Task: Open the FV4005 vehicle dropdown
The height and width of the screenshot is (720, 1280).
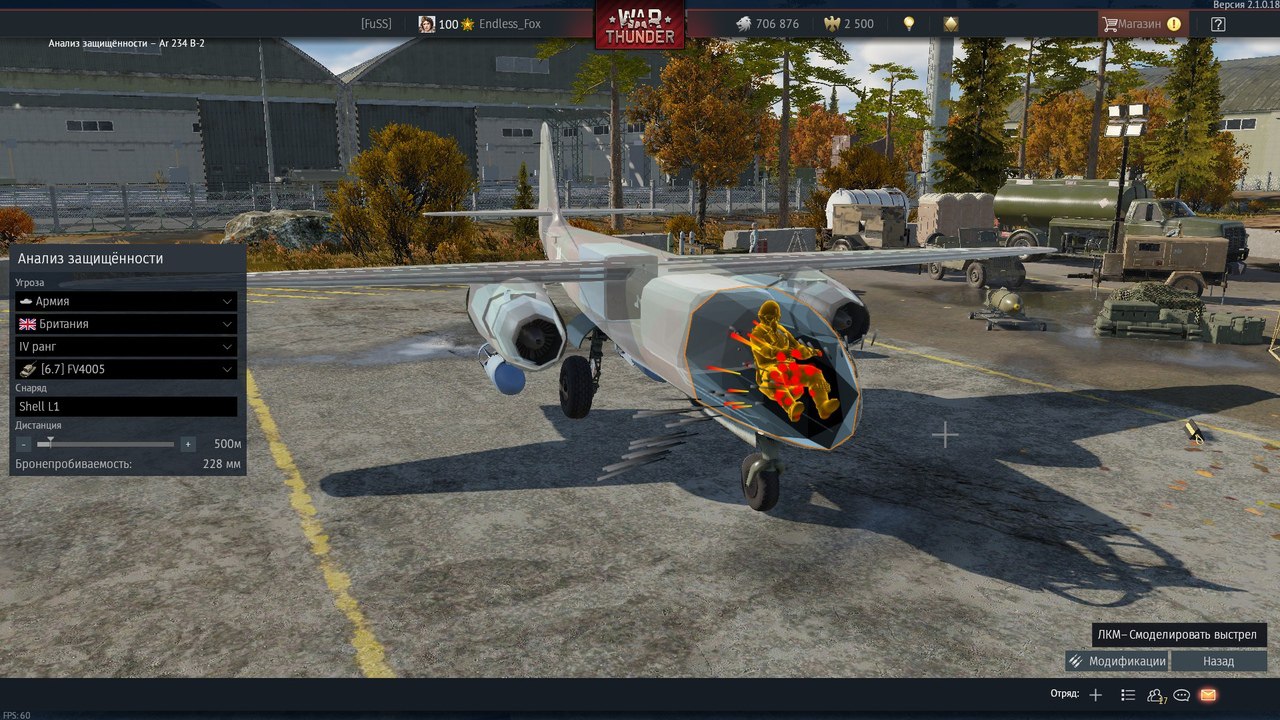Action: pos(126,369)
